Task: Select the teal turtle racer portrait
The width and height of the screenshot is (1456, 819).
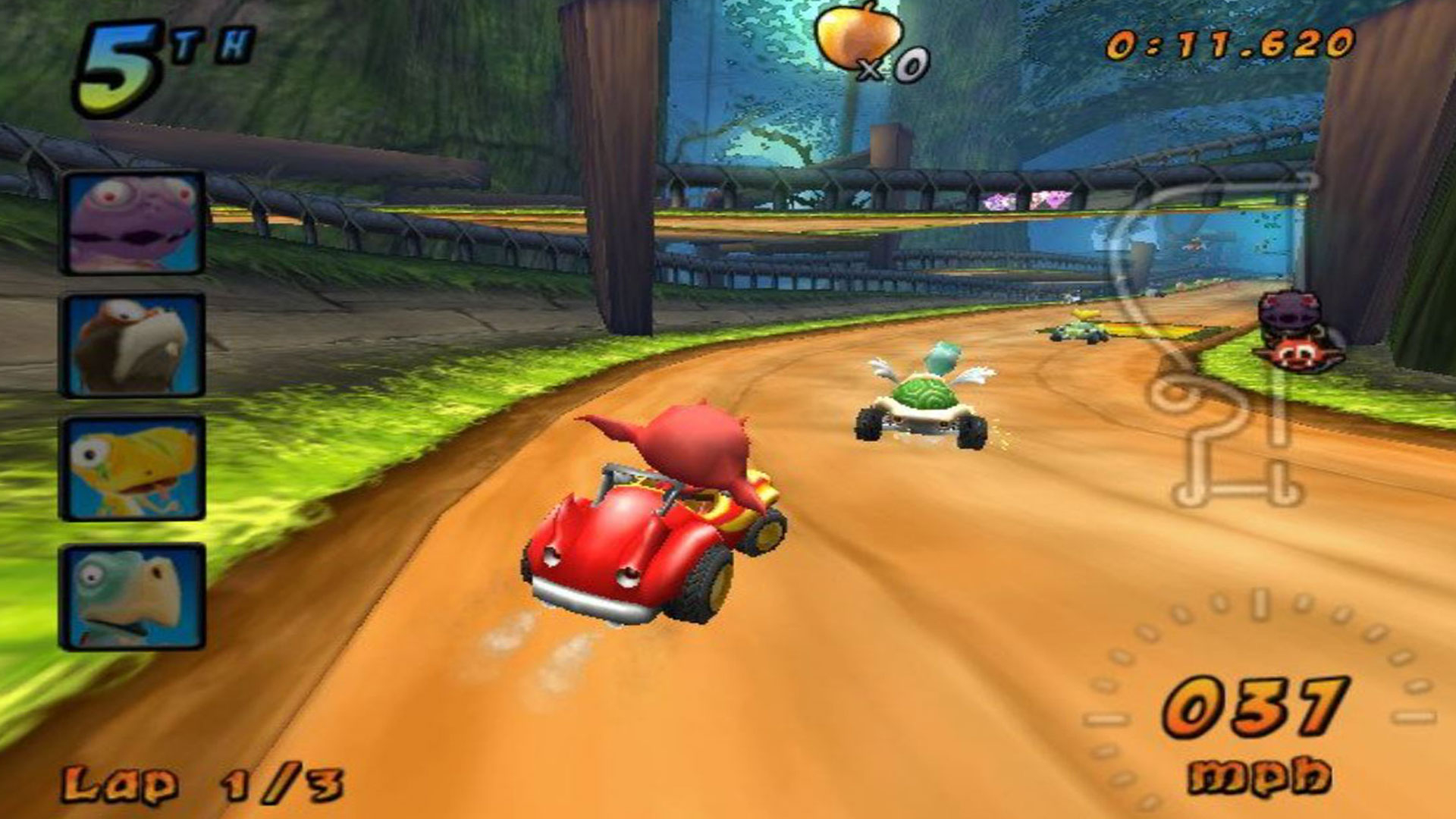Action: 133,597
